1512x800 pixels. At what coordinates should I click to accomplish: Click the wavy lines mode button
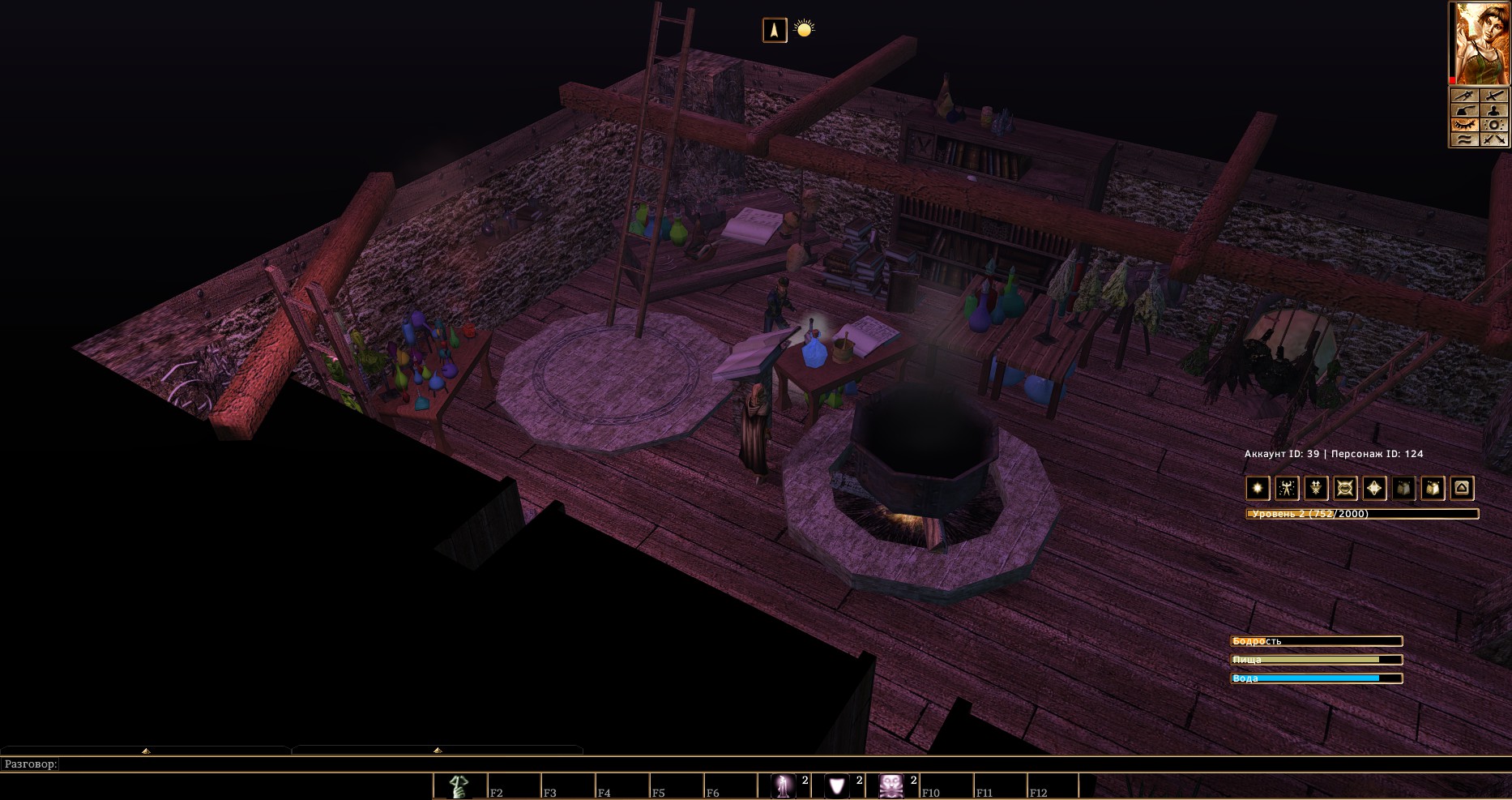(1463, 139)
